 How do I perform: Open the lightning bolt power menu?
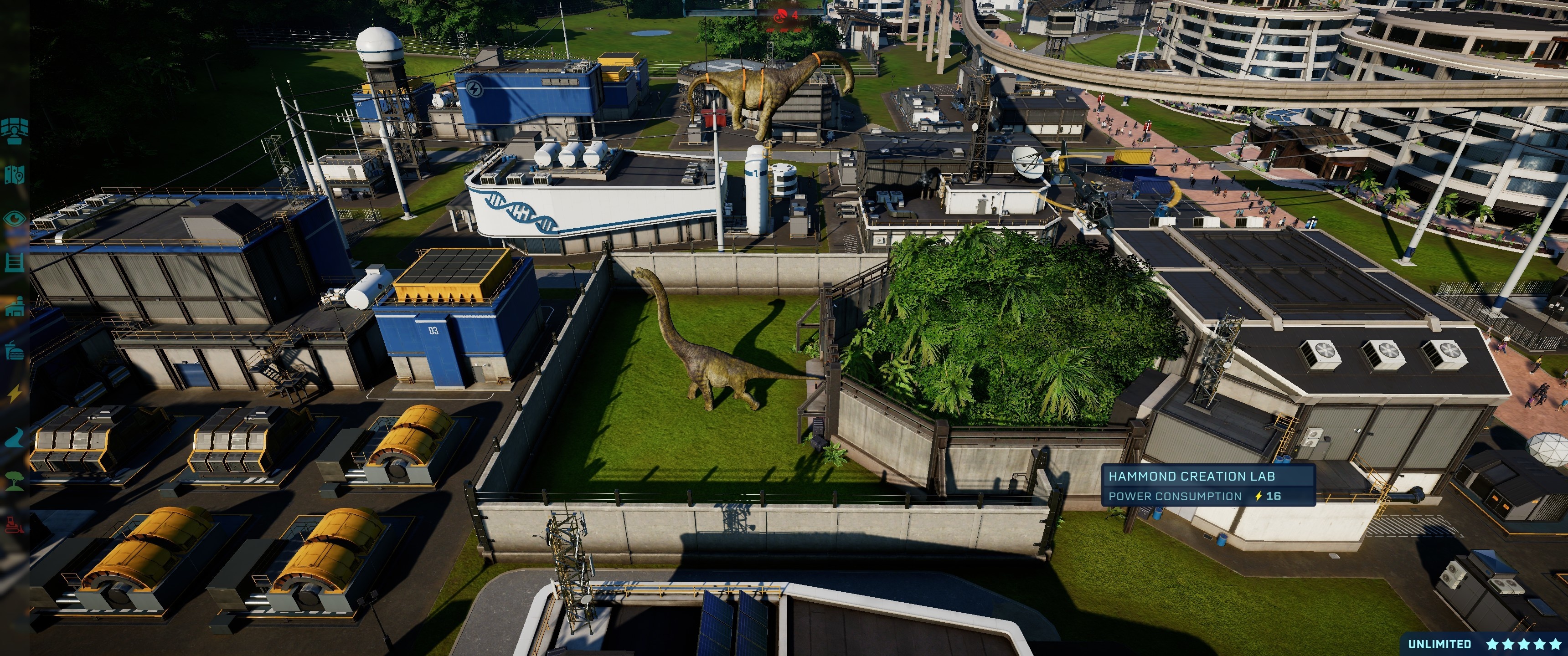coord(14,394)
